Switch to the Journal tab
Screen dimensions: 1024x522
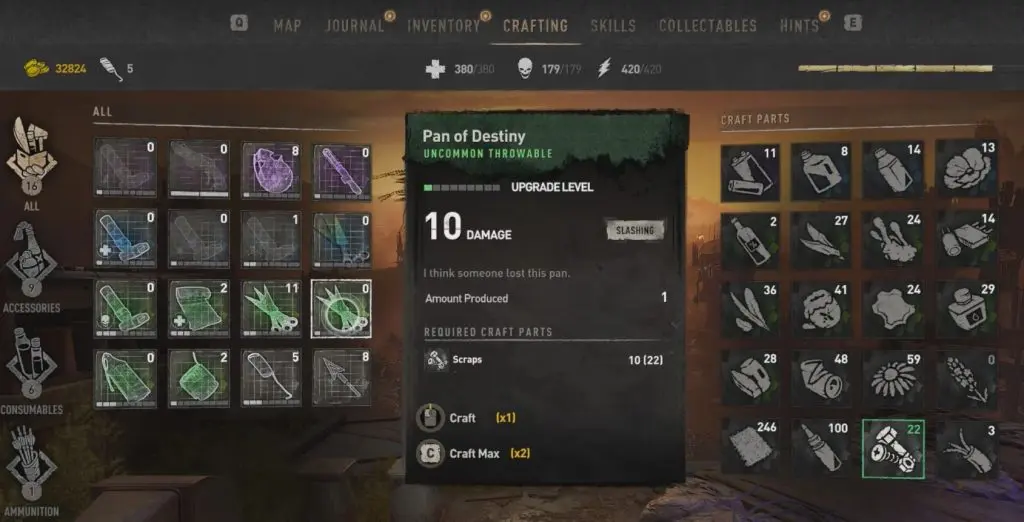tap(354, 26)
